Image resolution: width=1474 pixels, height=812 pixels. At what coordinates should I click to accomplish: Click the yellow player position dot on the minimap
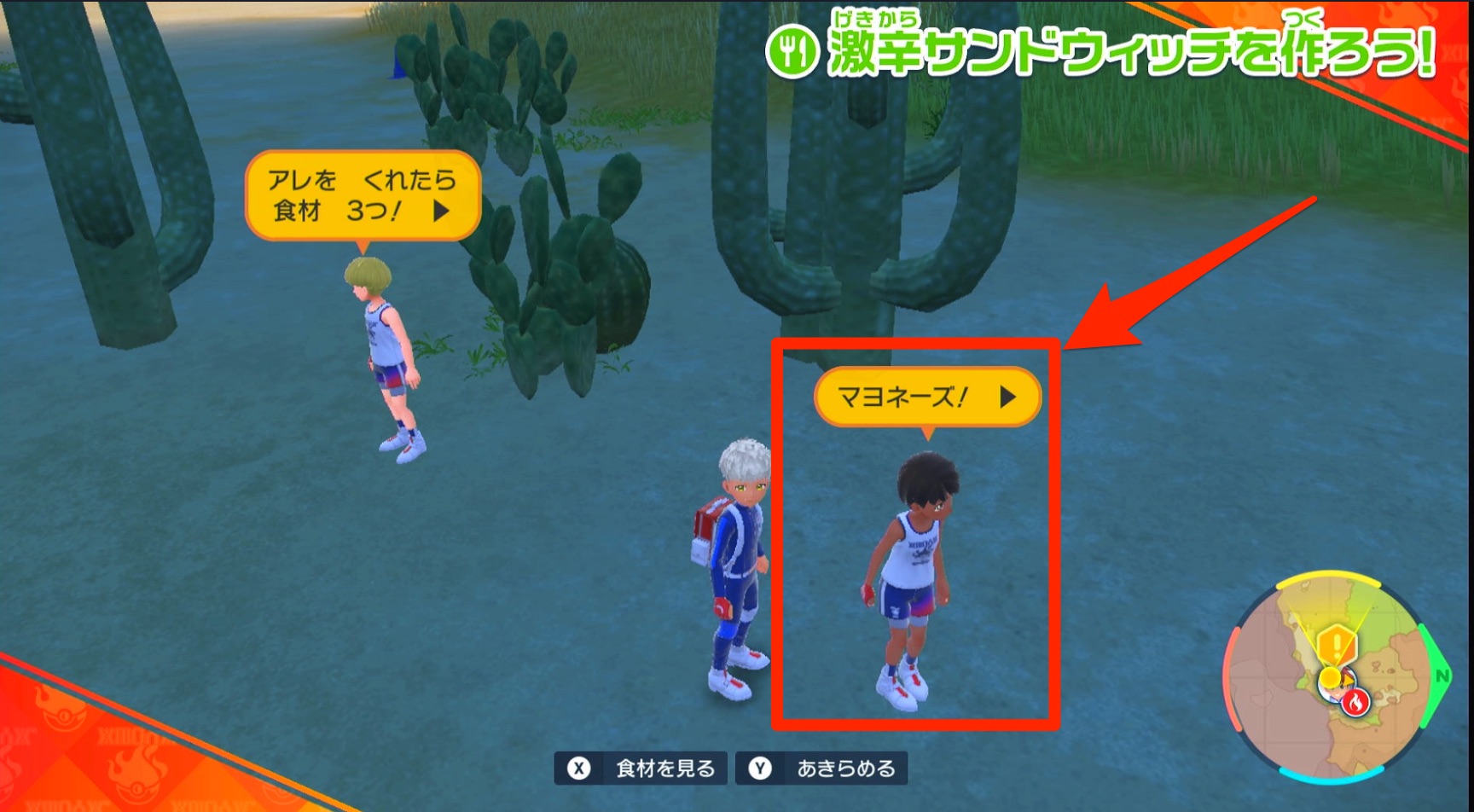(1330, 676)
